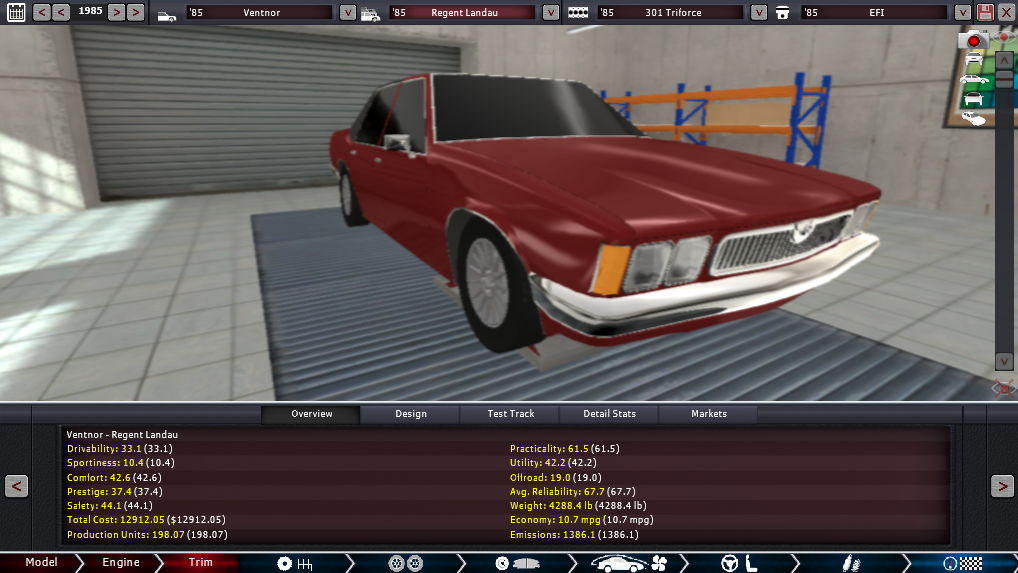Open the EFI engine variant dropdown

pyautogui.click(x=962, y=13)
